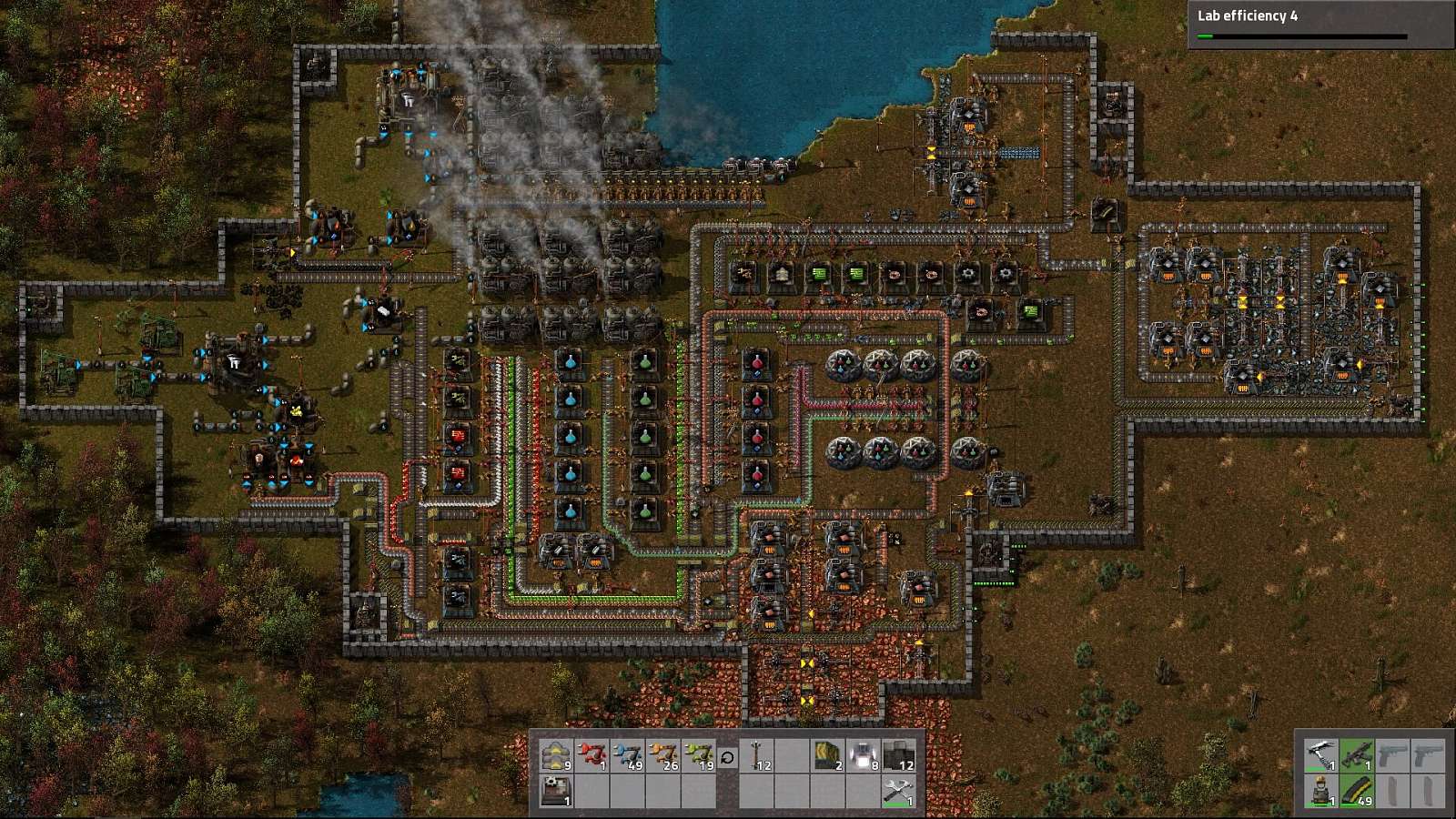Screen dimensions: 1456x819
Task: Select the blue fast inserter stack of 49
Action: (x=628, y=753)
